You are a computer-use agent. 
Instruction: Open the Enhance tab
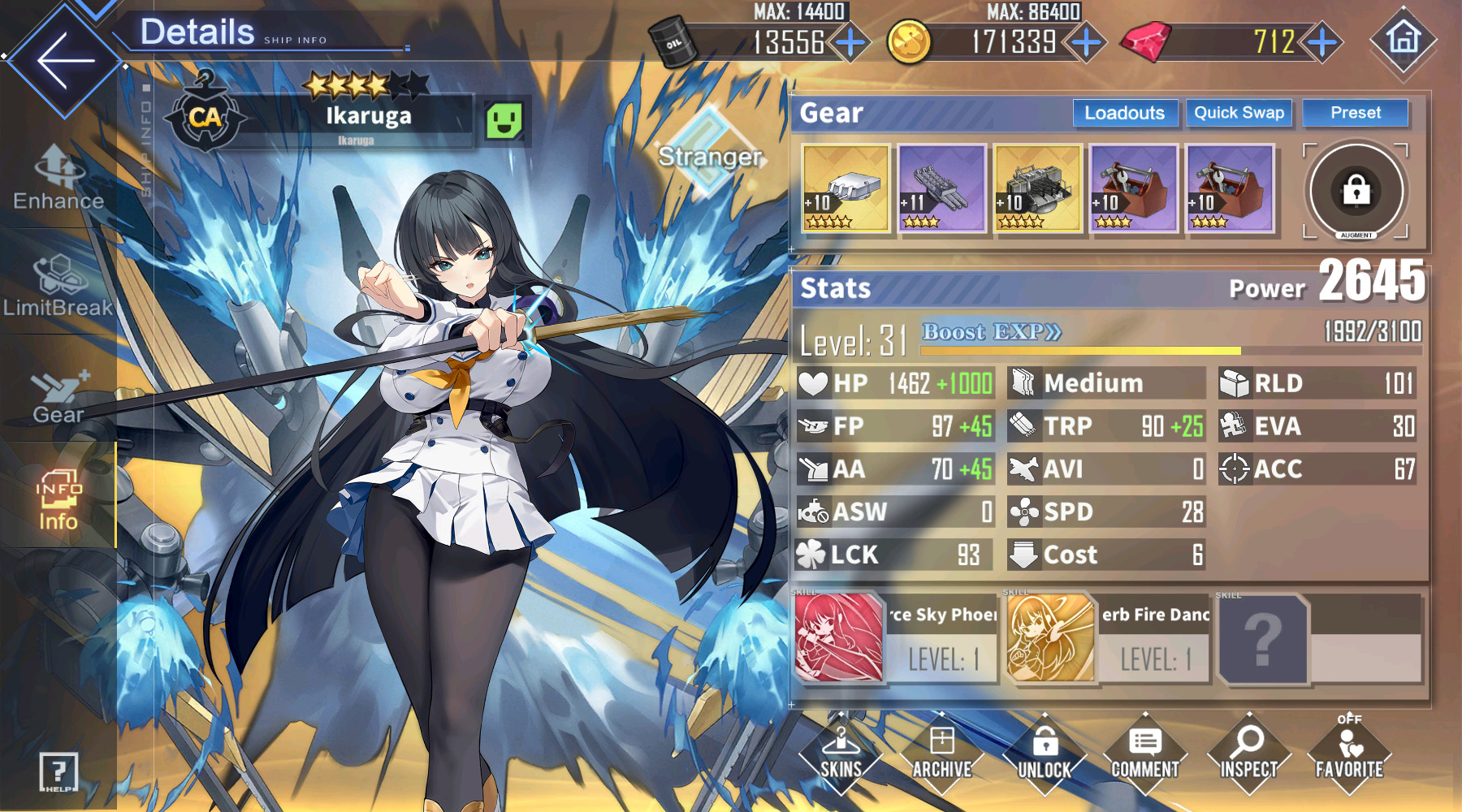(58, 177)
